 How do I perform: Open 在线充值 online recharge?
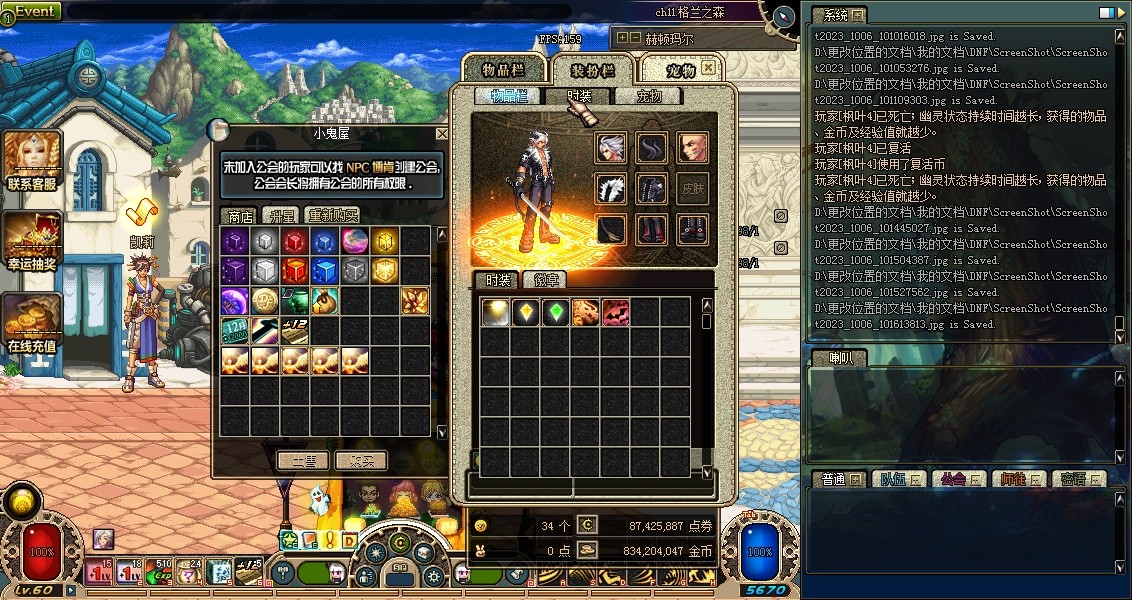pos(32,320)
